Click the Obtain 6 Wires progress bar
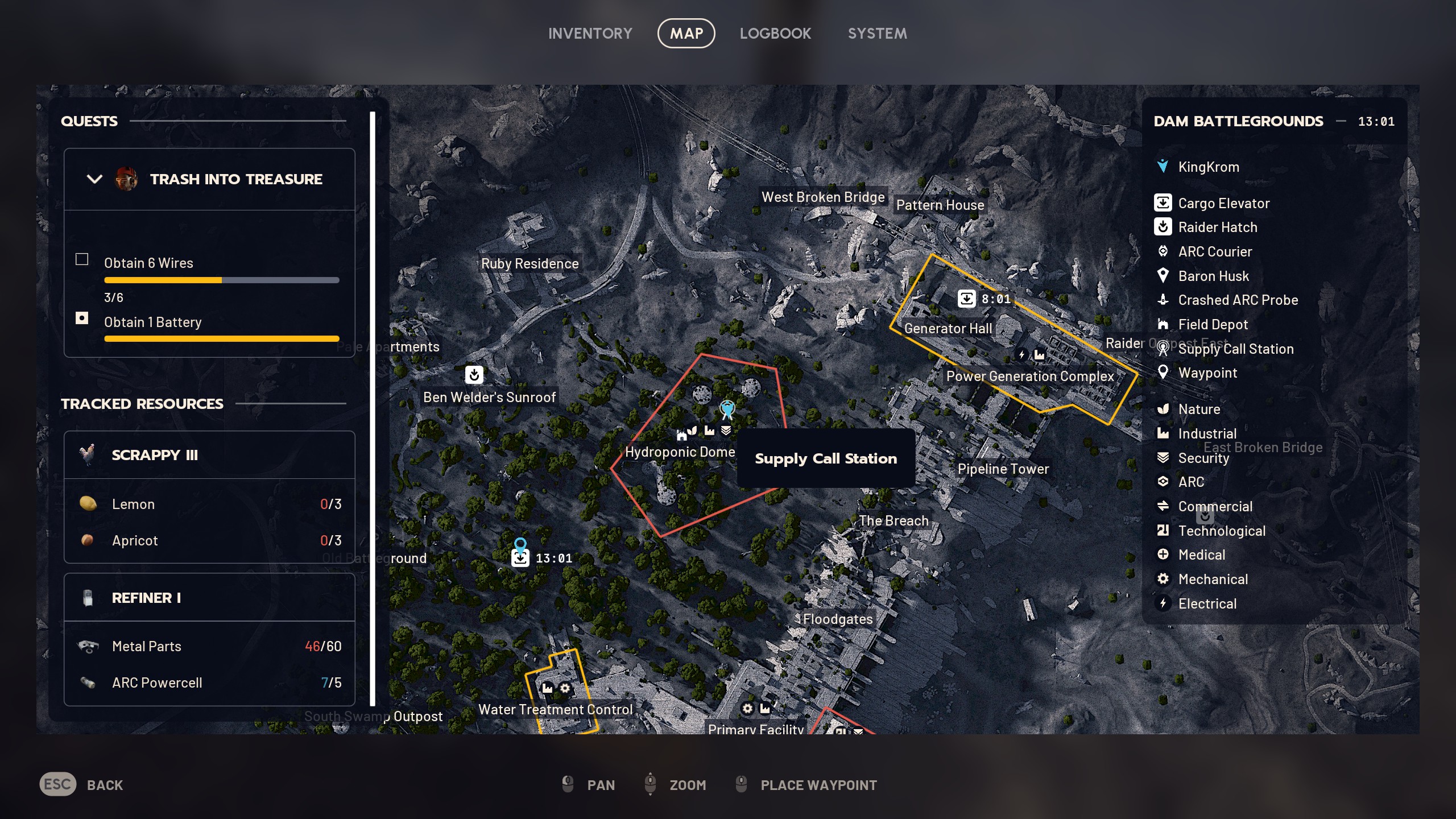This screenshot has width=1456, height=819. pyautogui.click(x=221, y=280)
